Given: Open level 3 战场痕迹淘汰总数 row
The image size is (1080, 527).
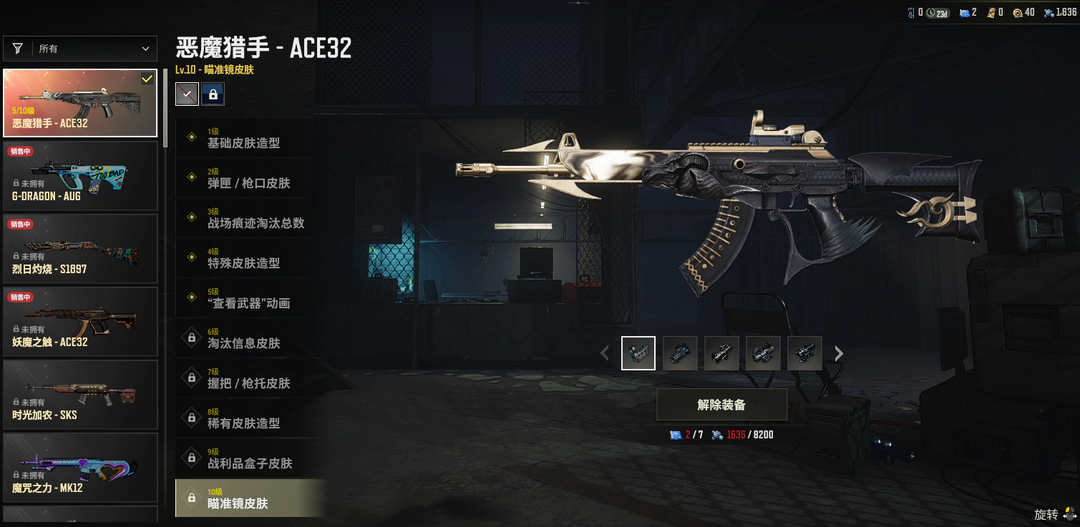Looking at the screenshot, I should tap(250, 218).
